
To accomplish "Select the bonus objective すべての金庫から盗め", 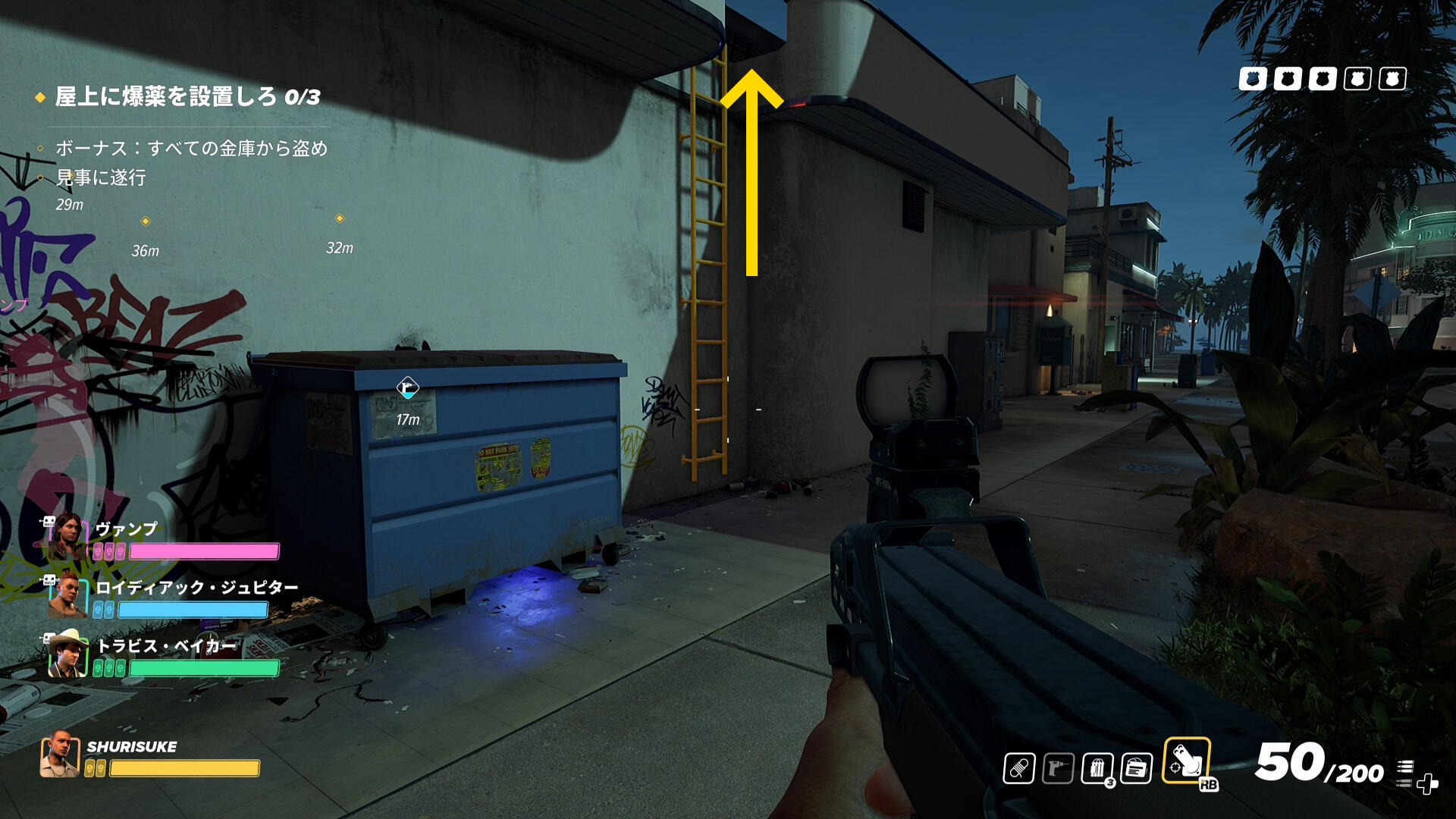I will pos(191,148).
